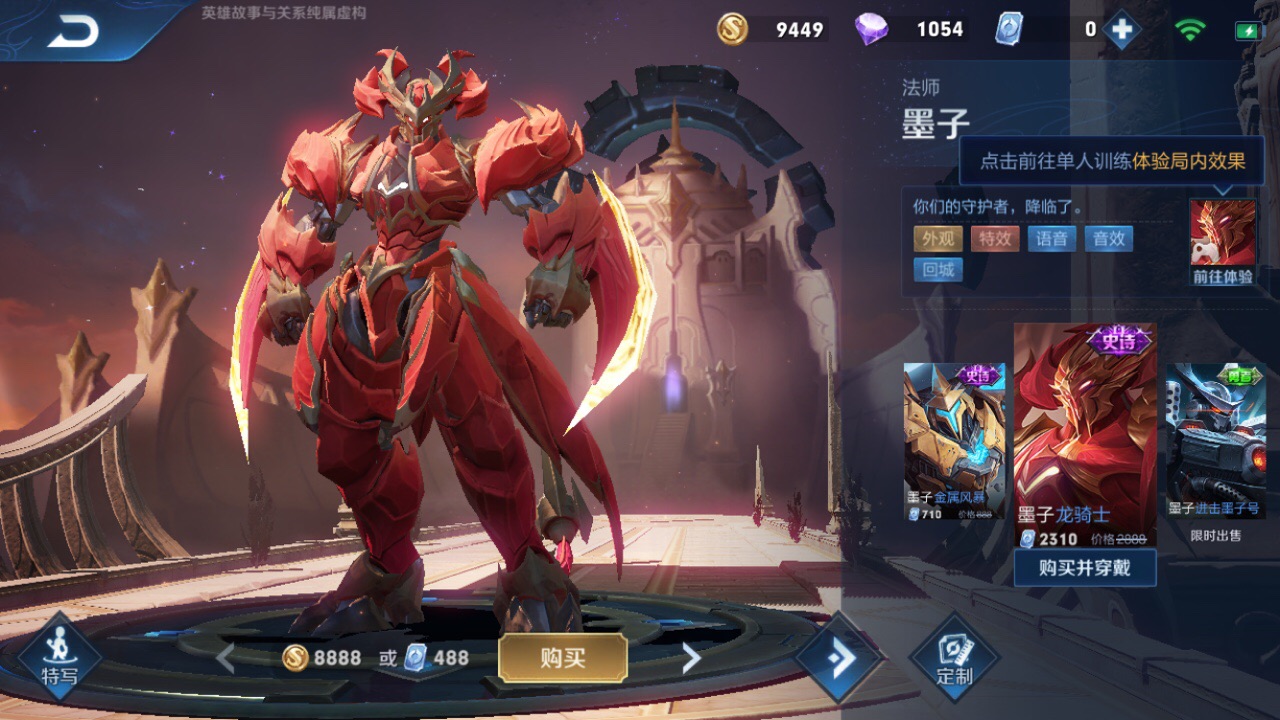Click the 购买并穿戴 button

(x=1085, y=568)
